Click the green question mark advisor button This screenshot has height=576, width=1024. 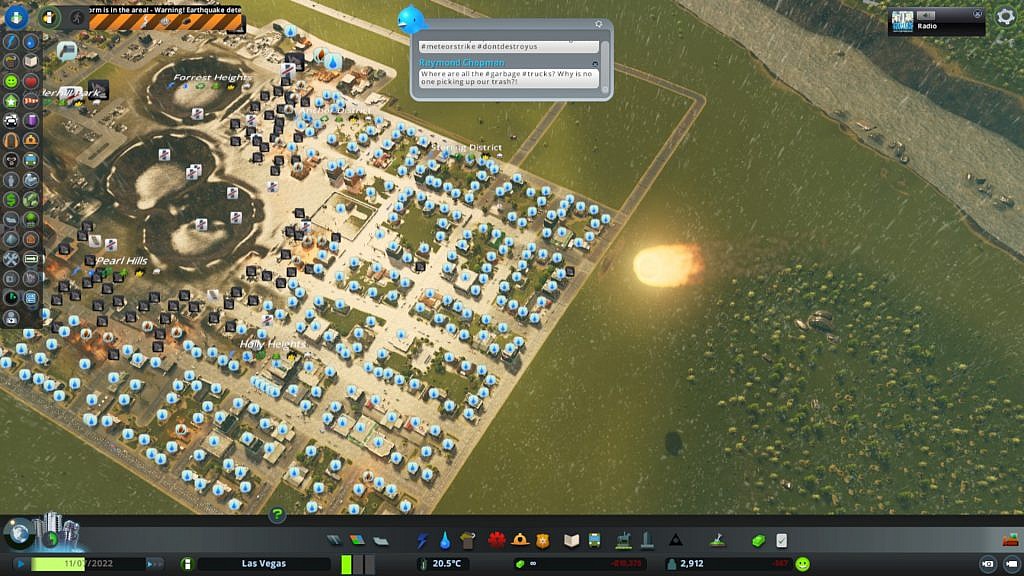pos(278,515)
